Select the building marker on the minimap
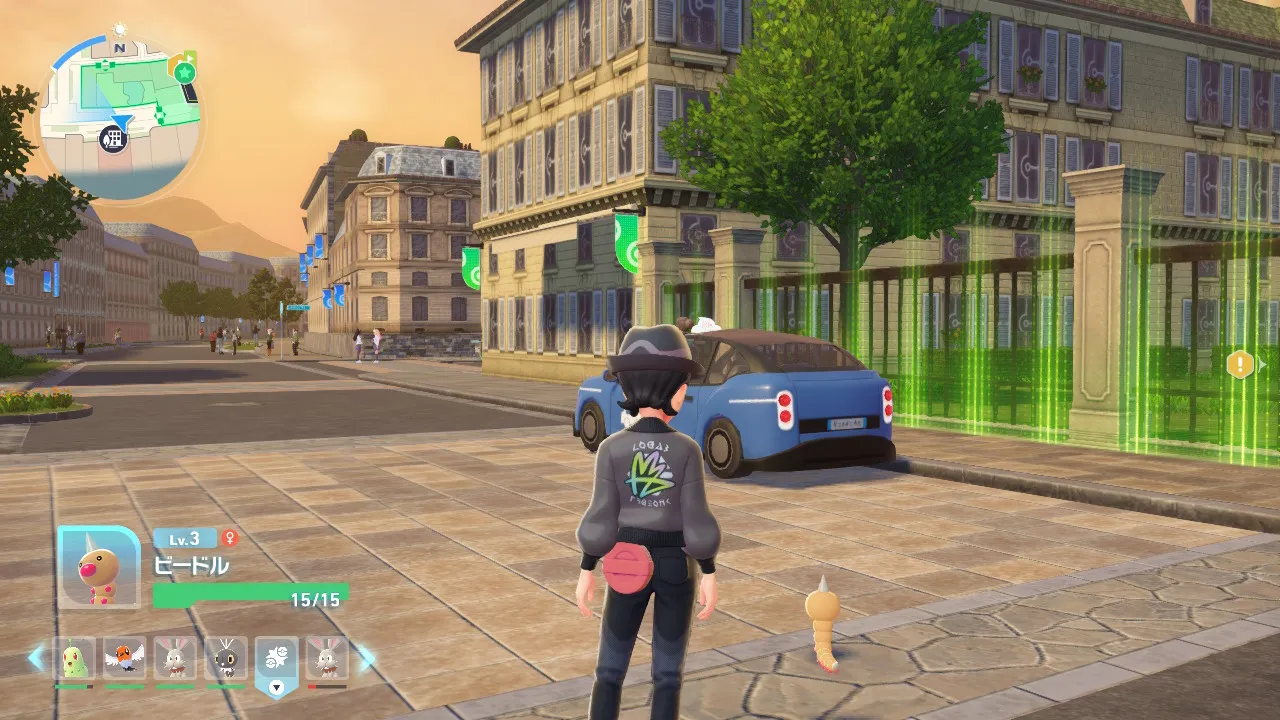The width and height of the screenshot is (1280, 720). pos(115,138)
